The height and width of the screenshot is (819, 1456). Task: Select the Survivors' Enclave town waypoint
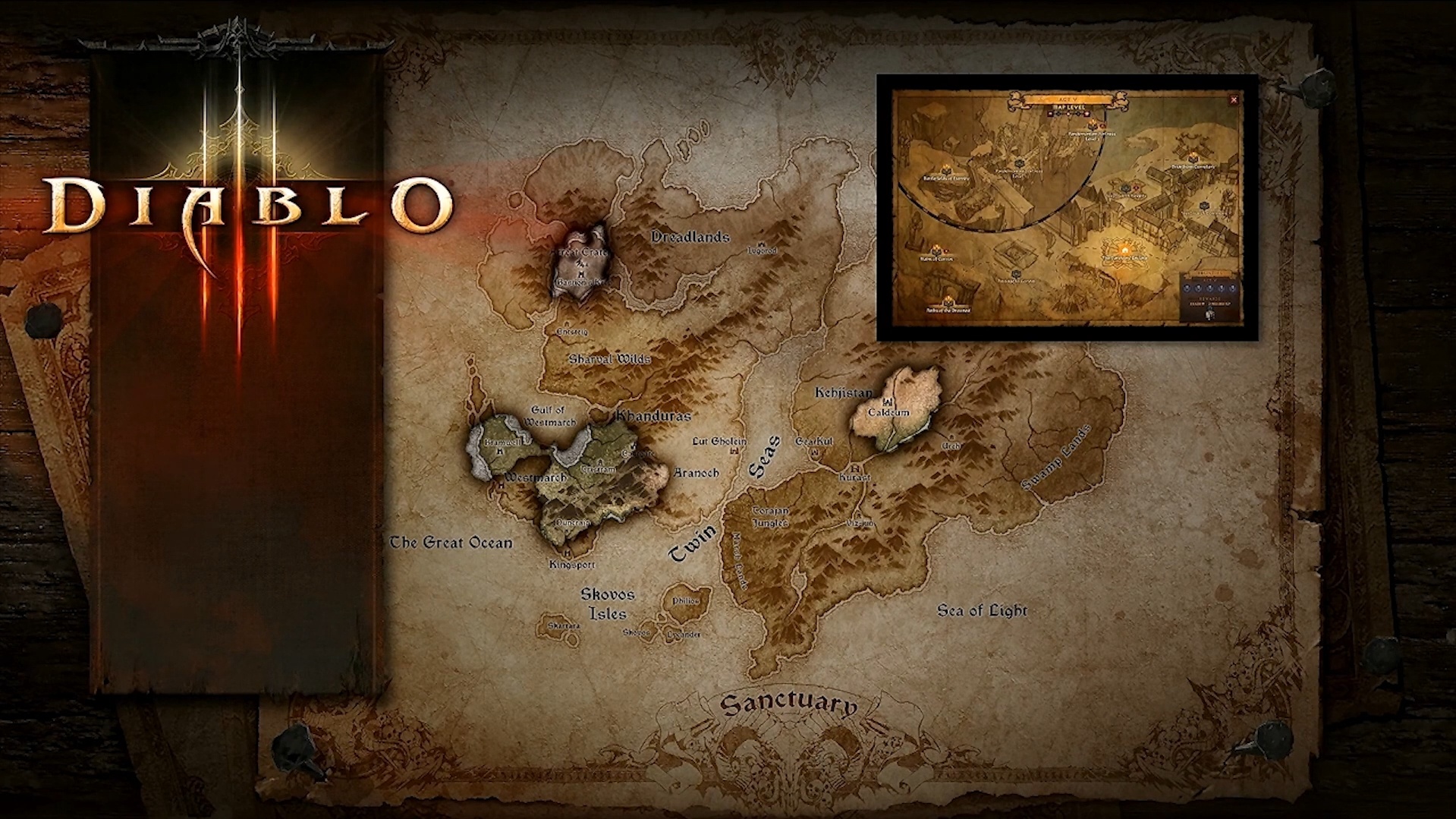click(x=1124, y=250)
